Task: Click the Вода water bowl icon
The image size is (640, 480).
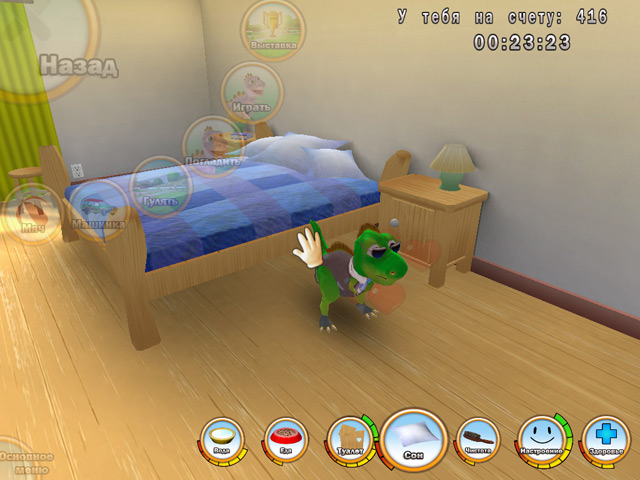Action: (x=221, y=439)
